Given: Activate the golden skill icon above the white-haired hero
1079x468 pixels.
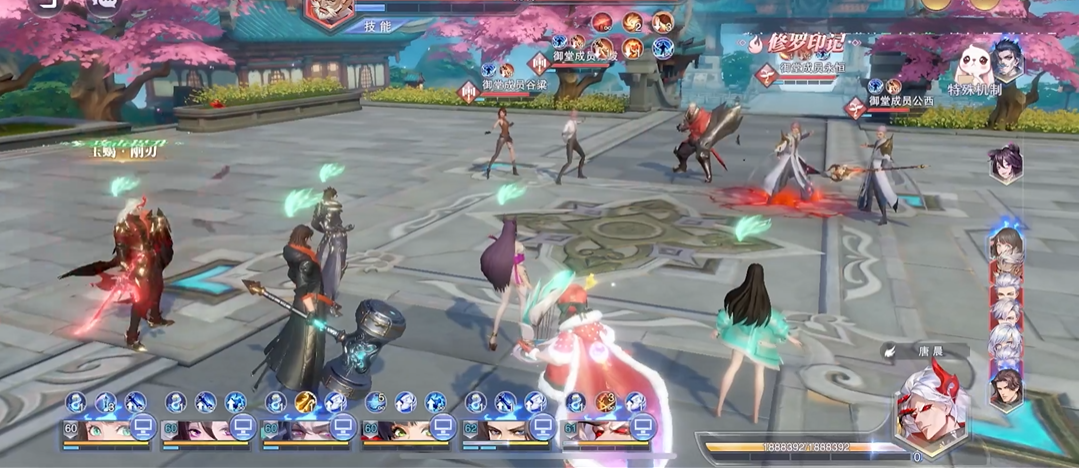Looking at the screenshot, I should tap(305, 402).
